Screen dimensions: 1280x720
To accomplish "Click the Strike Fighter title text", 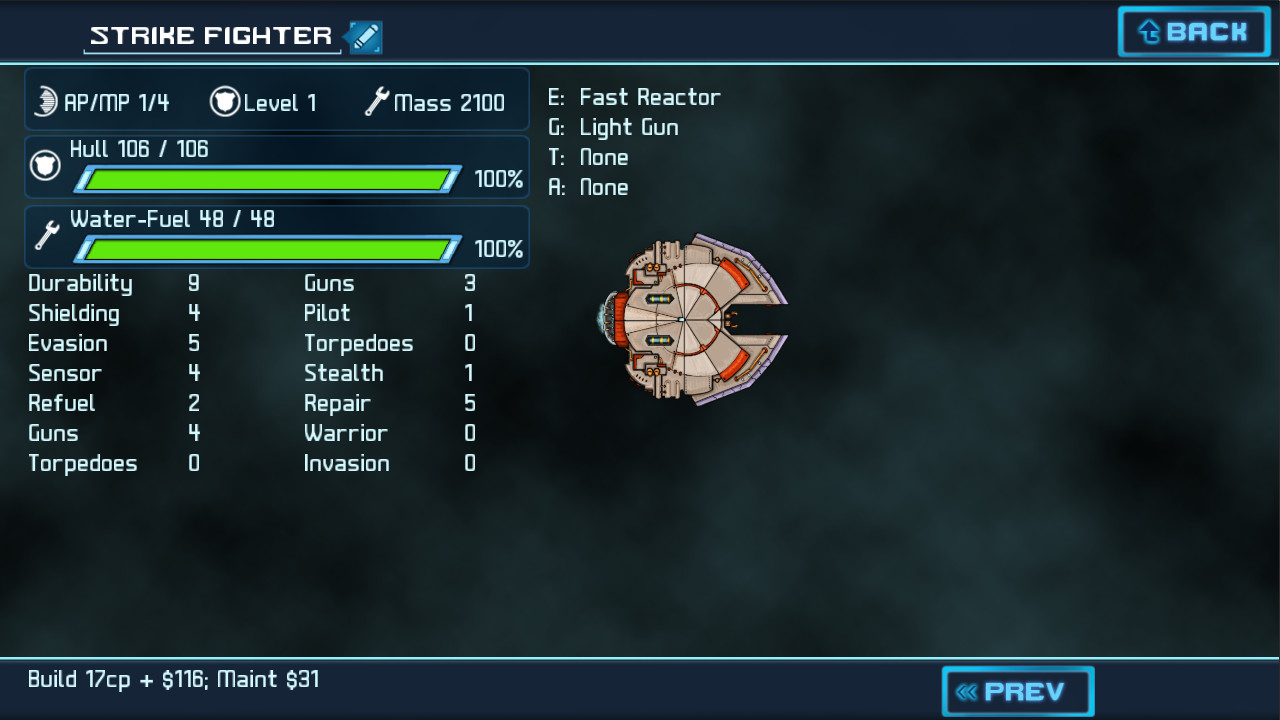I will 210,35.
